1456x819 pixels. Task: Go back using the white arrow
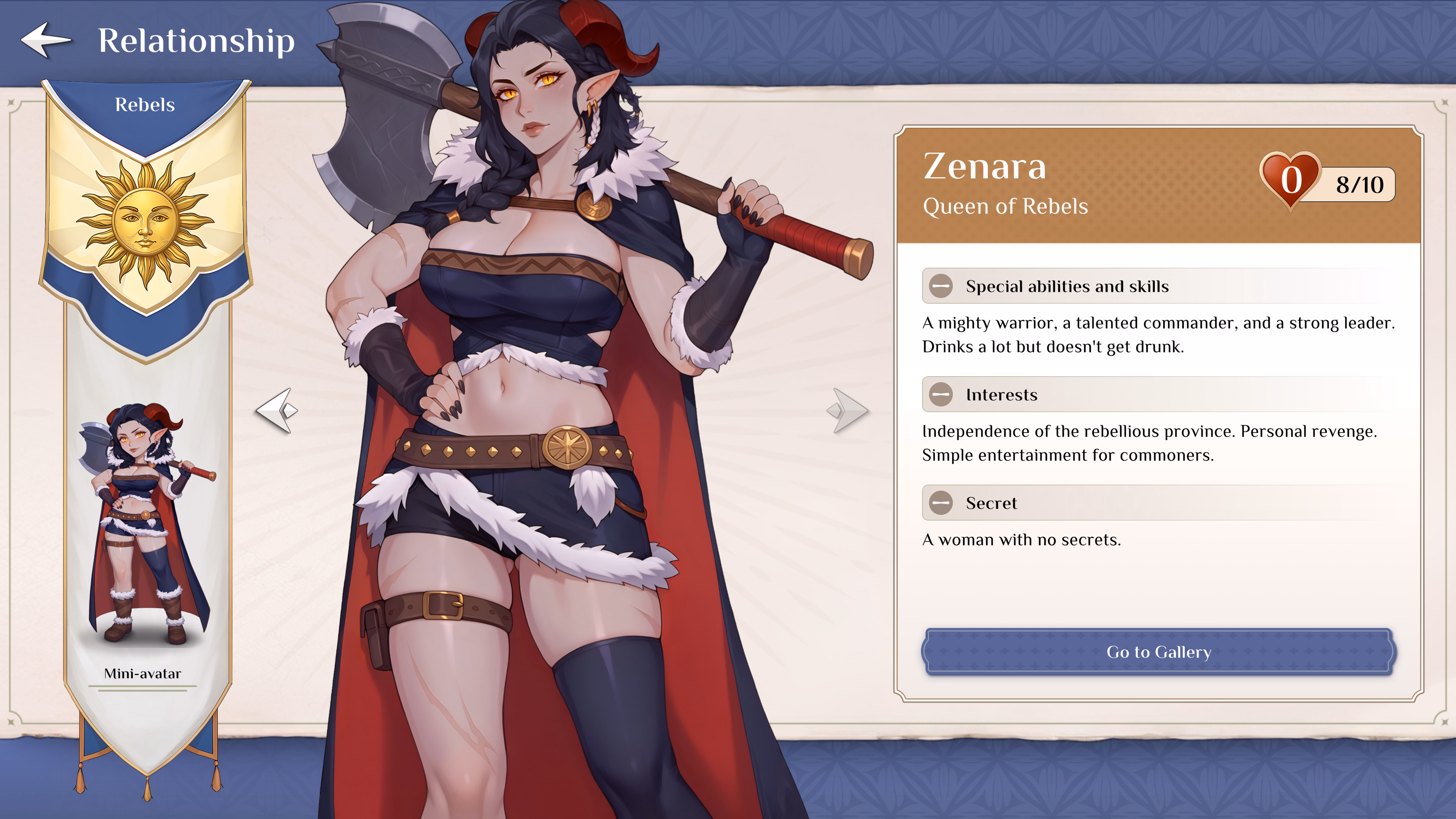click(46, 39)
